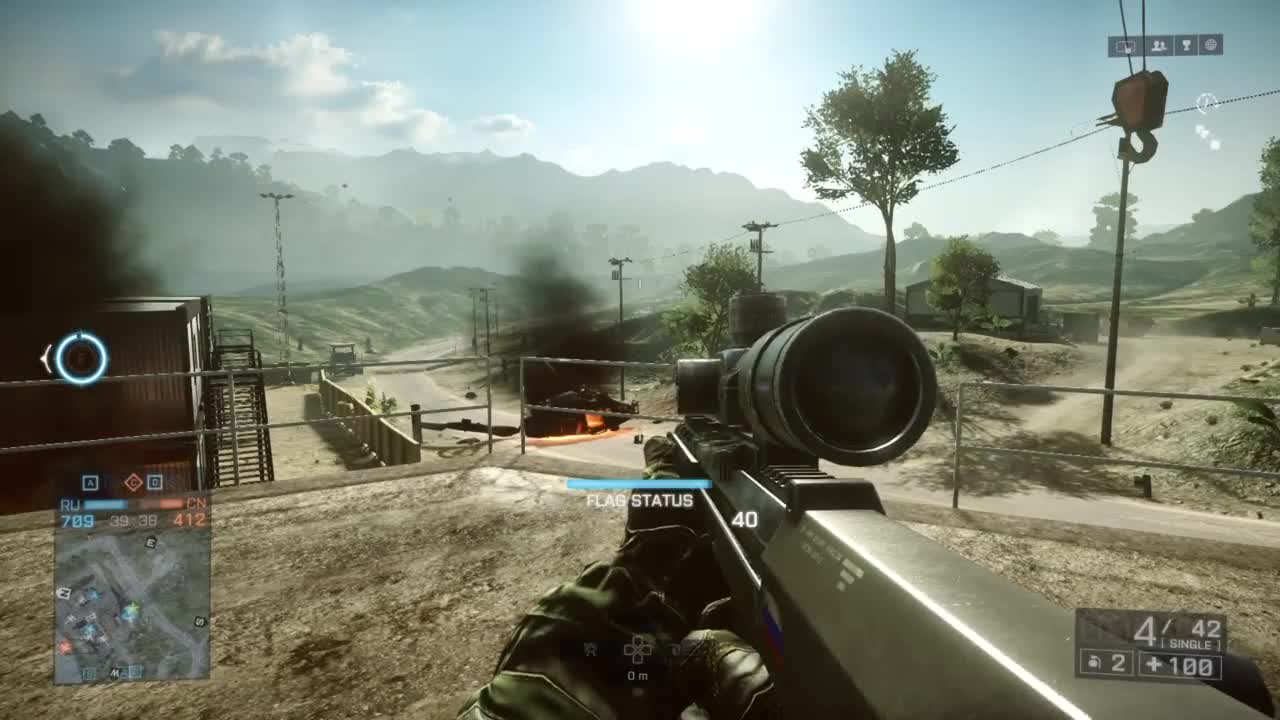Screen dimensions: 1280x720
Task: Click the green player arrow on minimap
Action: tap(133, 606)
